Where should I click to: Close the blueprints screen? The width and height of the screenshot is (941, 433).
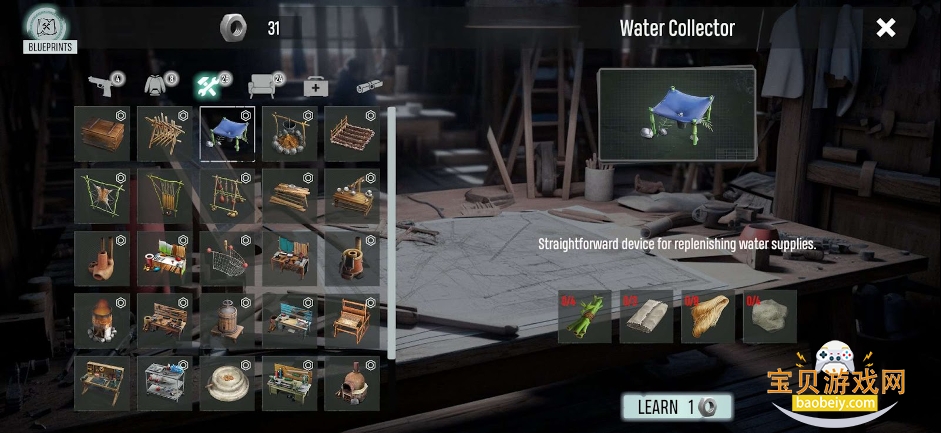pos(886,28)
